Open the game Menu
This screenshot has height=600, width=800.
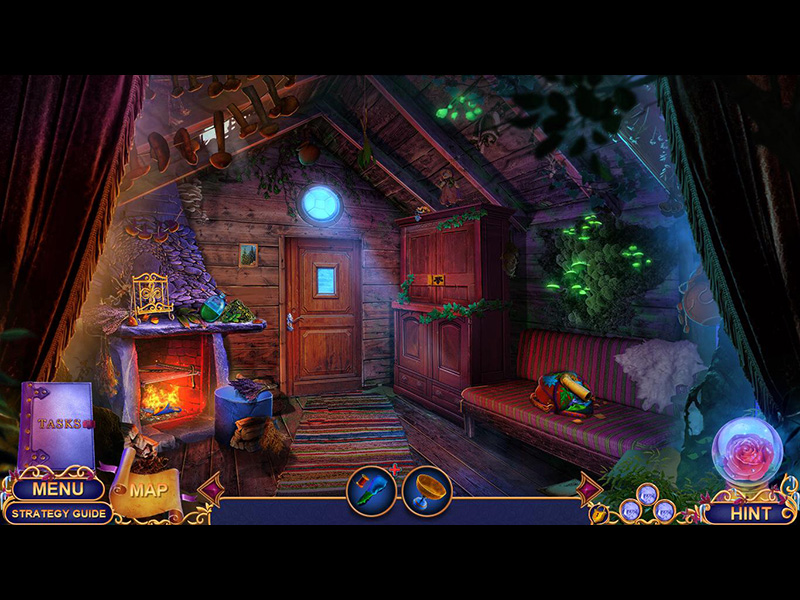click(x=56, y=489)
